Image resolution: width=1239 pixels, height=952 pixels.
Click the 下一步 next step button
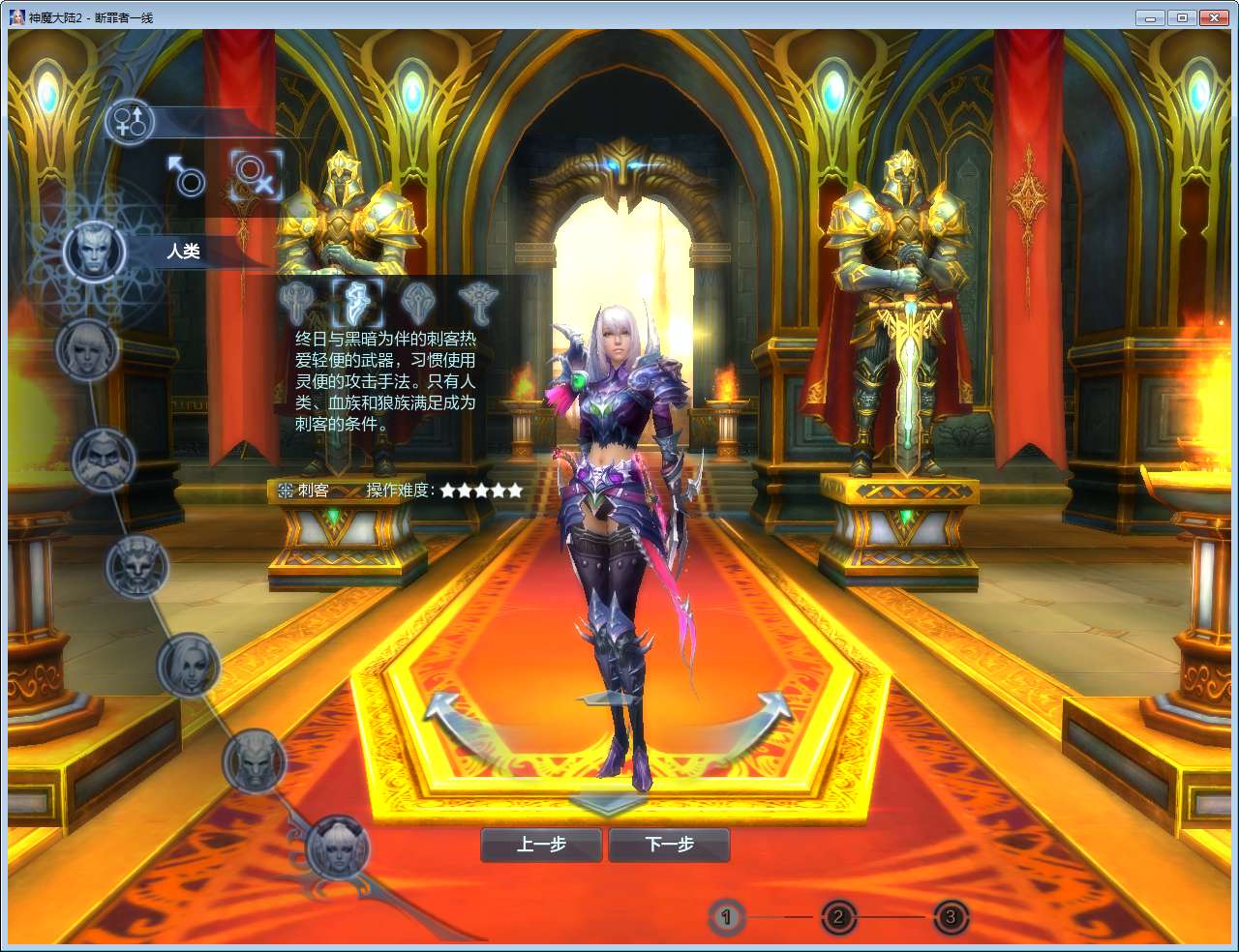point(669,844)
